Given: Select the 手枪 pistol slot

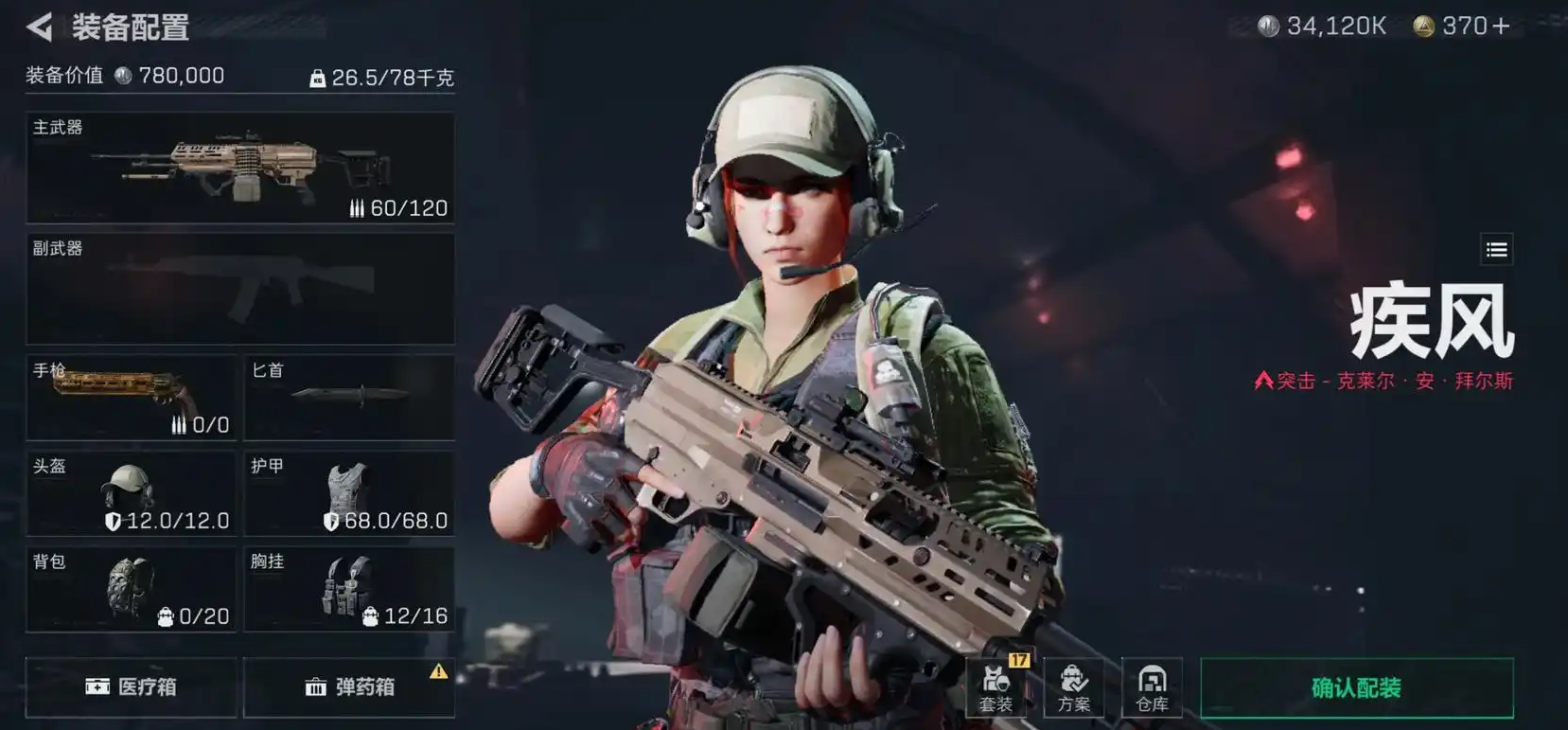Looking at the screenshot, I should click(132, 398).
